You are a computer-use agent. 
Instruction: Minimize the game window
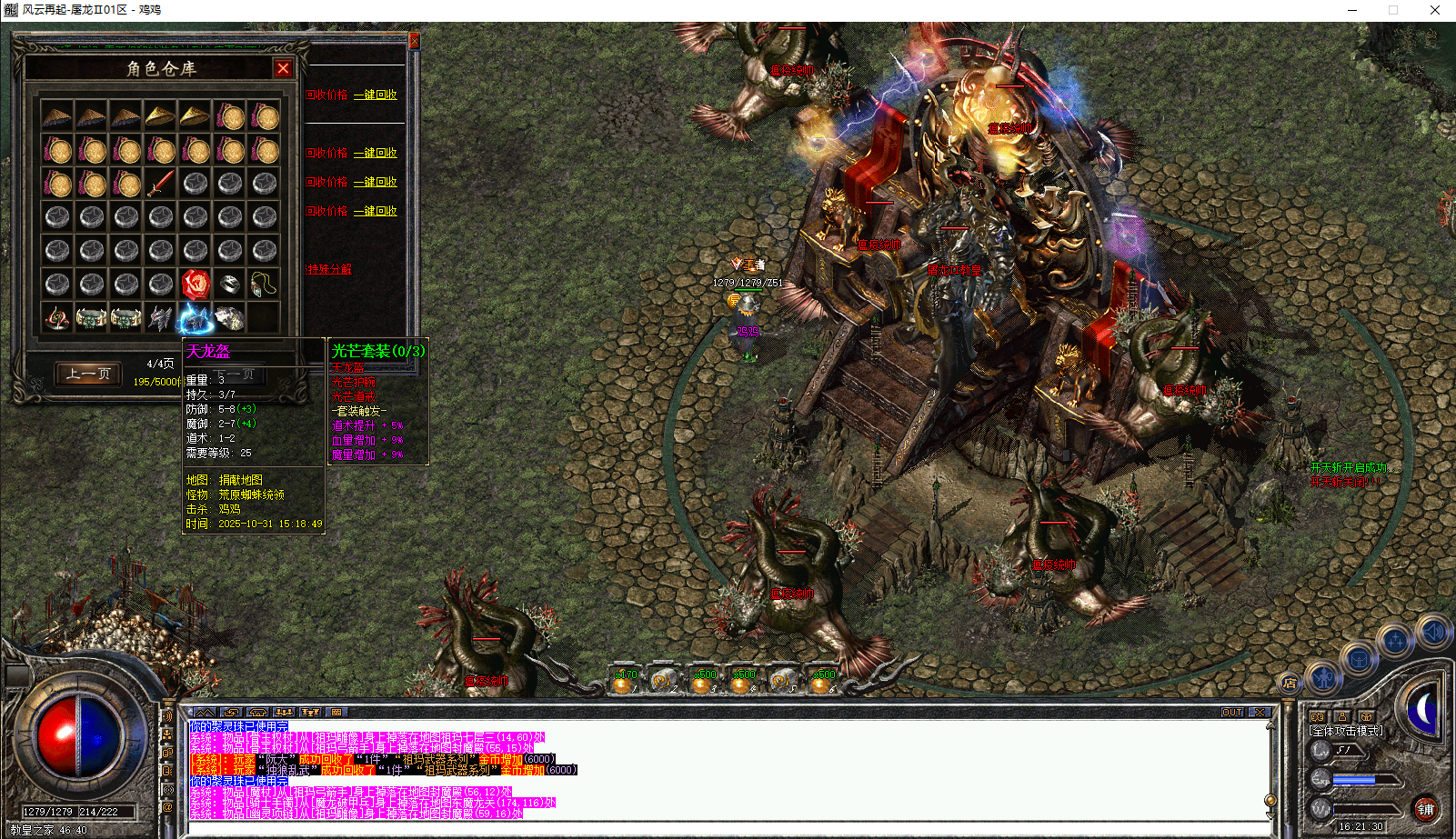click(1352, 10)
